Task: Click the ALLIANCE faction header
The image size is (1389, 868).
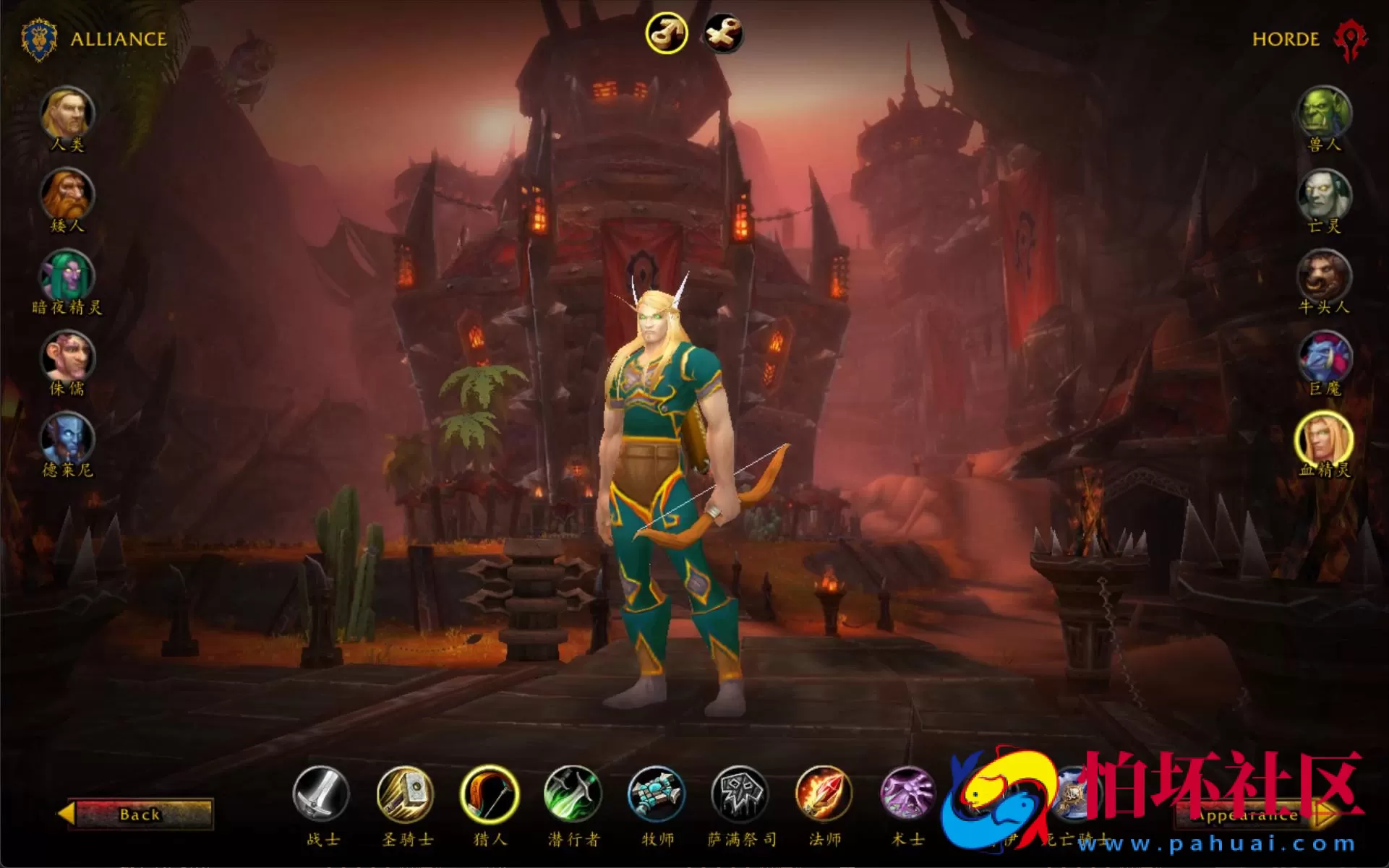Action: (118, 40)
